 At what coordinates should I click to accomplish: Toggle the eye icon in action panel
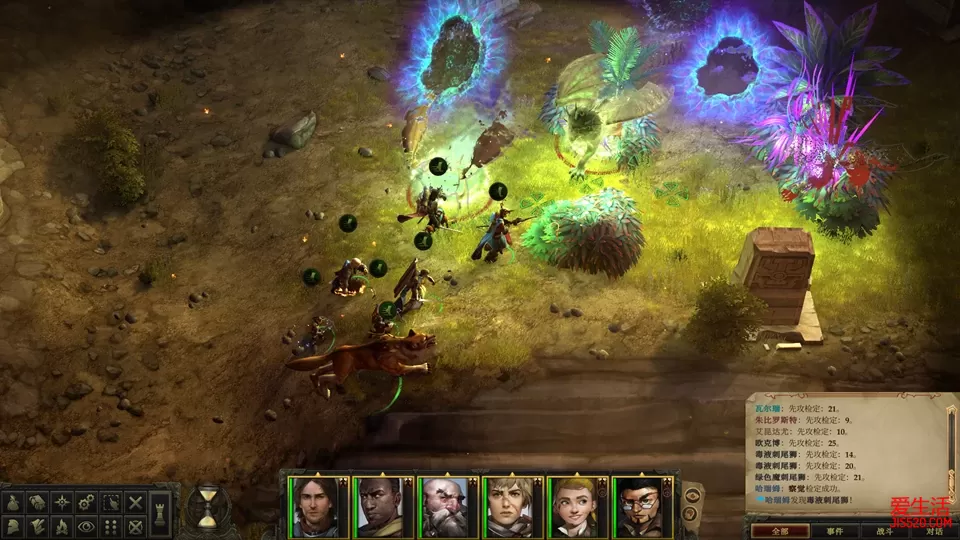(87, 525)
